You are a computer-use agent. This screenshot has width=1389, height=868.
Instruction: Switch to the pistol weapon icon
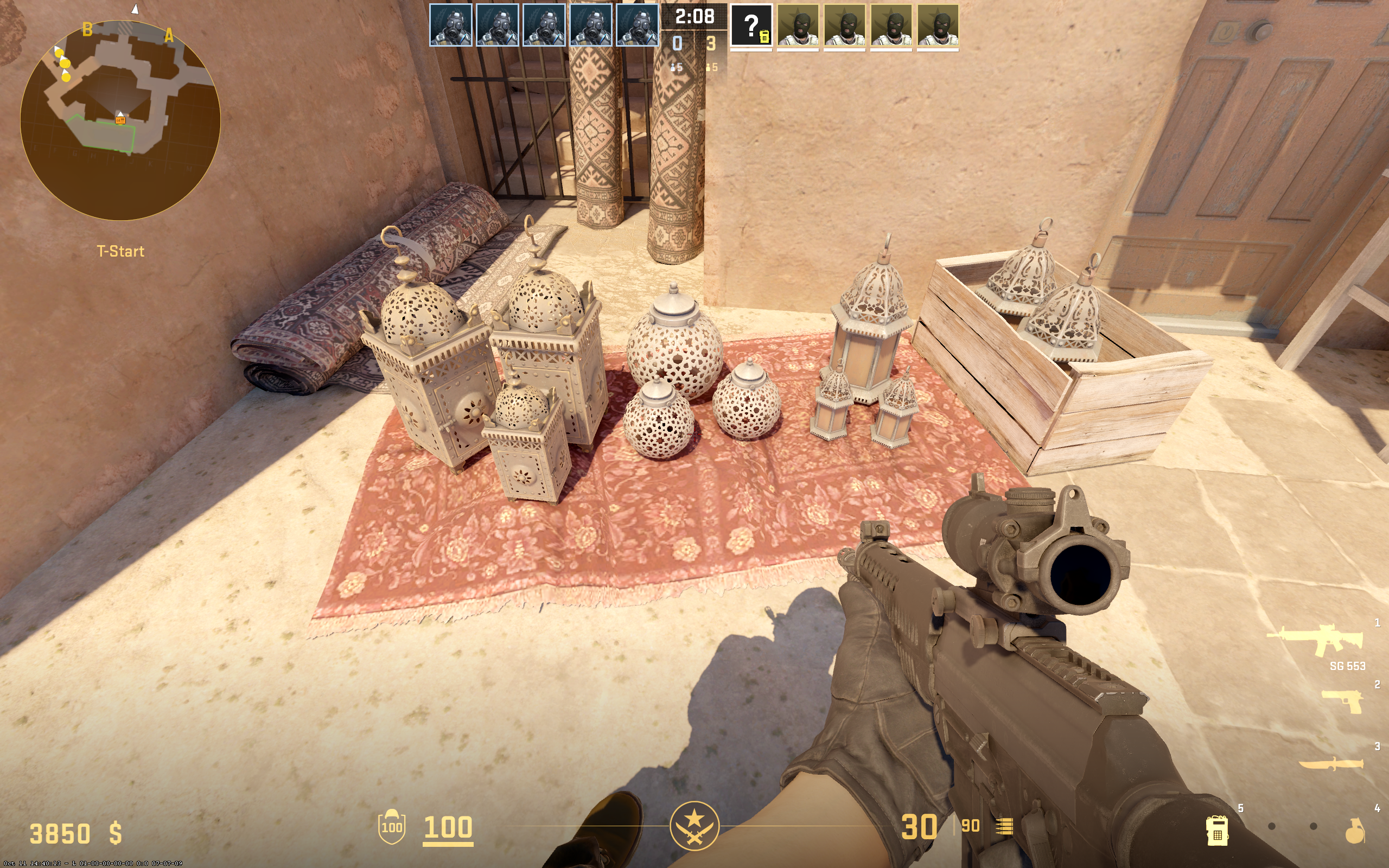point(1342,701)
